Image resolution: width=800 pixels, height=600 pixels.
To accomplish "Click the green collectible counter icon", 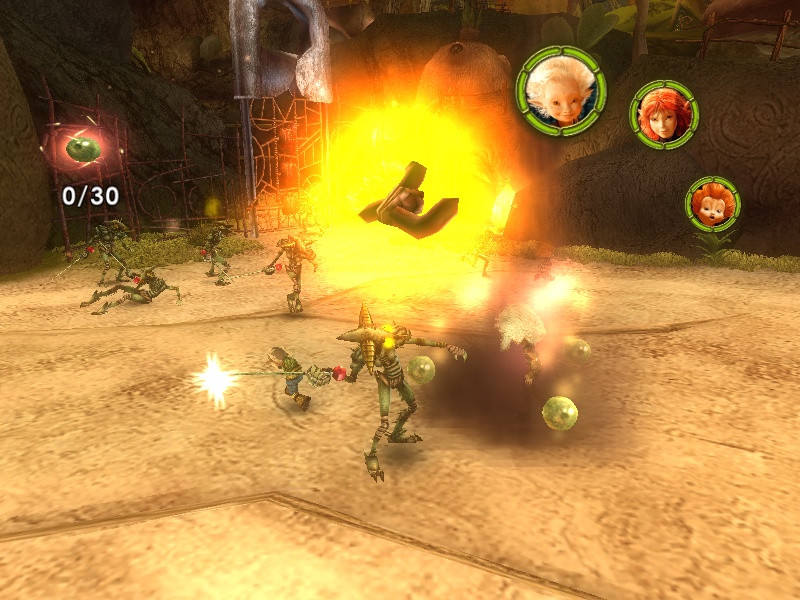I will (x=82, y=150).
